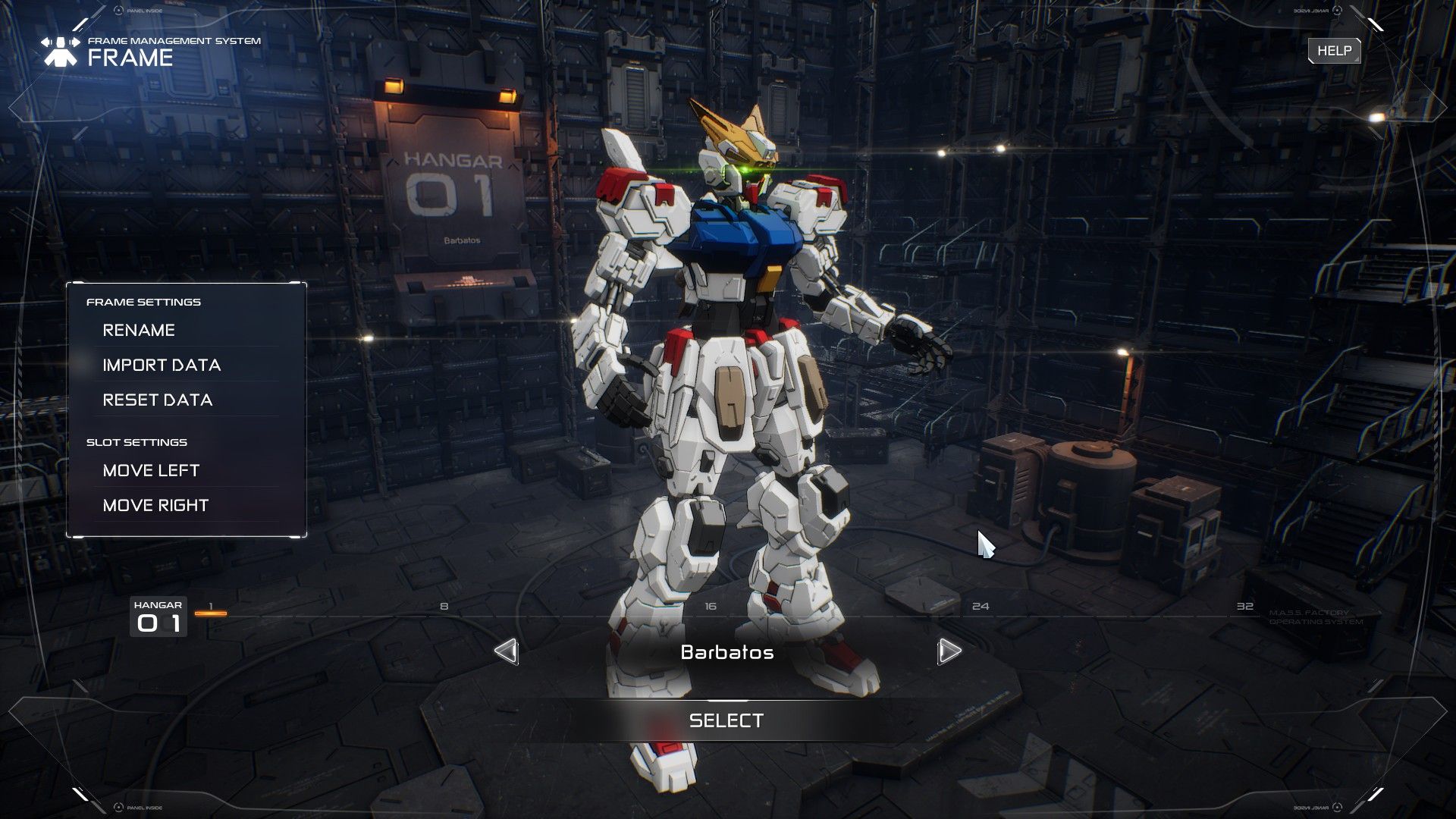1456x819 pixels.
Task: Click the humanoid frame icon in the header
Action: click(x=61, y=52)
